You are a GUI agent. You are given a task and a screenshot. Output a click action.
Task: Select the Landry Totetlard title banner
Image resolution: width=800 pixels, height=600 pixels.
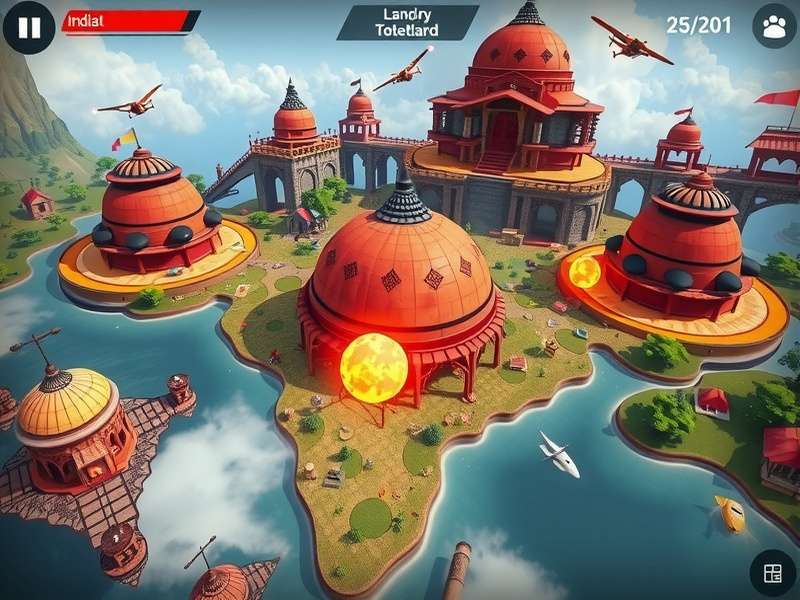[406, 22]
